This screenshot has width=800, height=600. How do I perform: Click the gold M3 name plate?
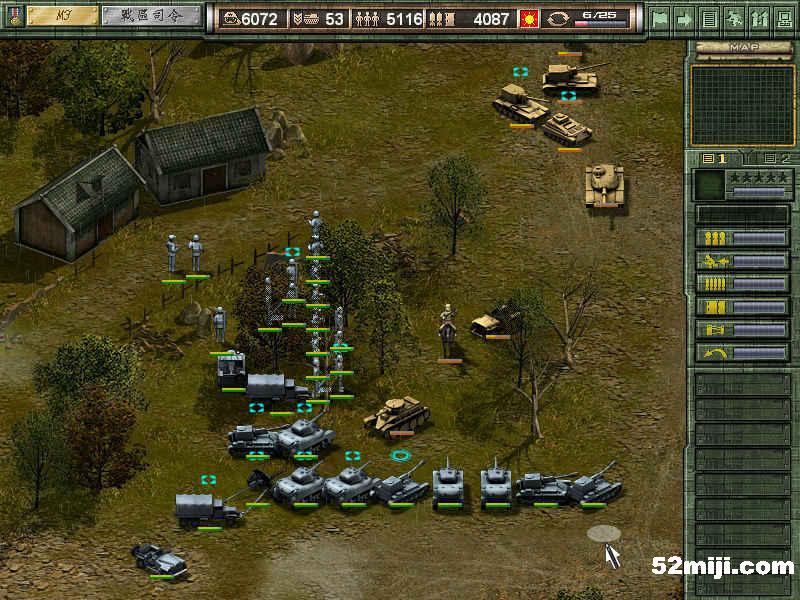(x=61, y=16)
